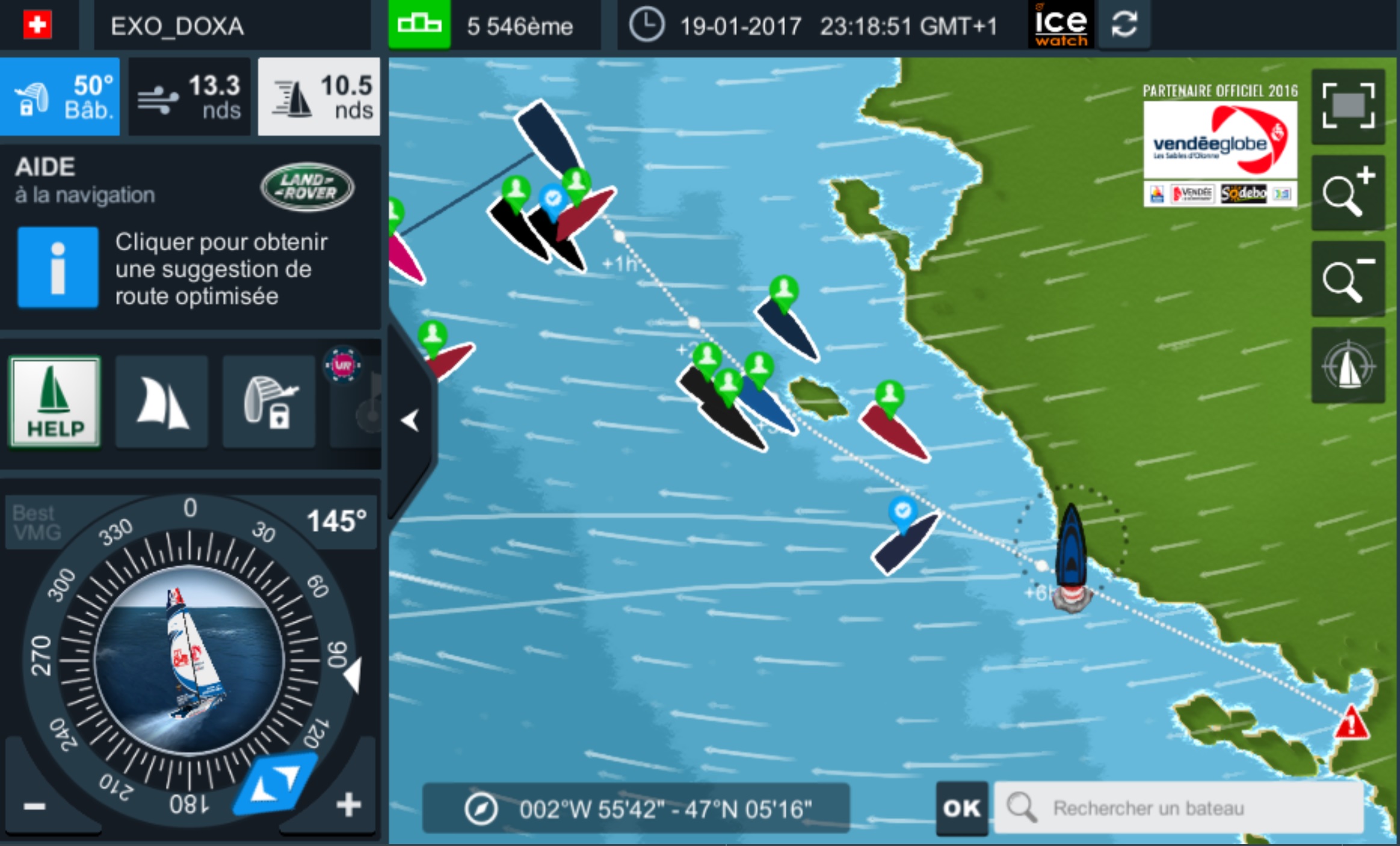1400x846 pixels.
Task: Zoom in on the map
Action: click(x=1348, y=193)
